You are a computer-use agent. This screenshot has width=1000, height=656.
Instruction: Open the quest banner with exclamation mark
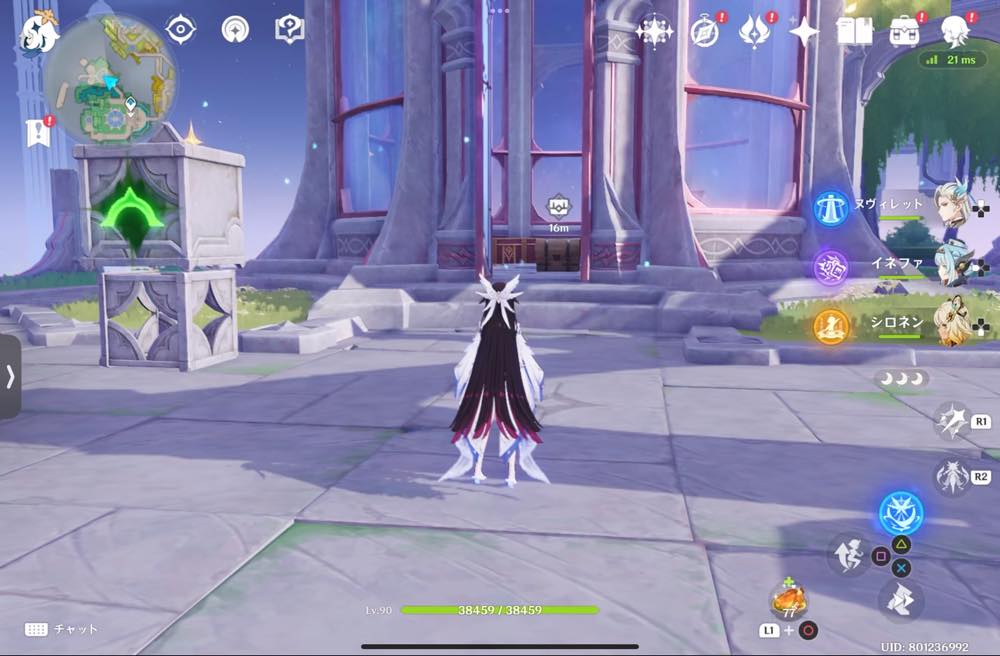click(38, 132)
